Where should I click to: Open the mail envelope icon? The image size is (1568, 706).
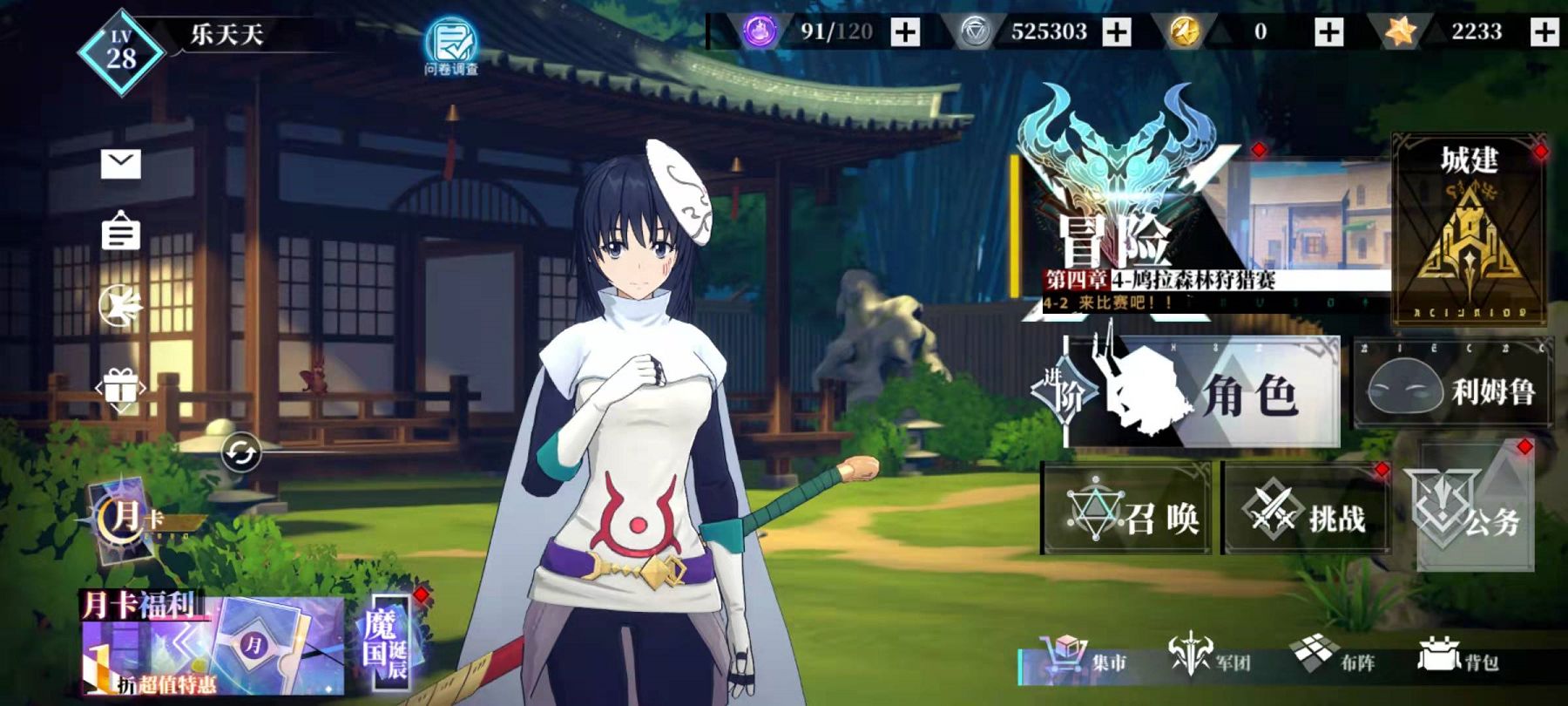click(120, 163)
